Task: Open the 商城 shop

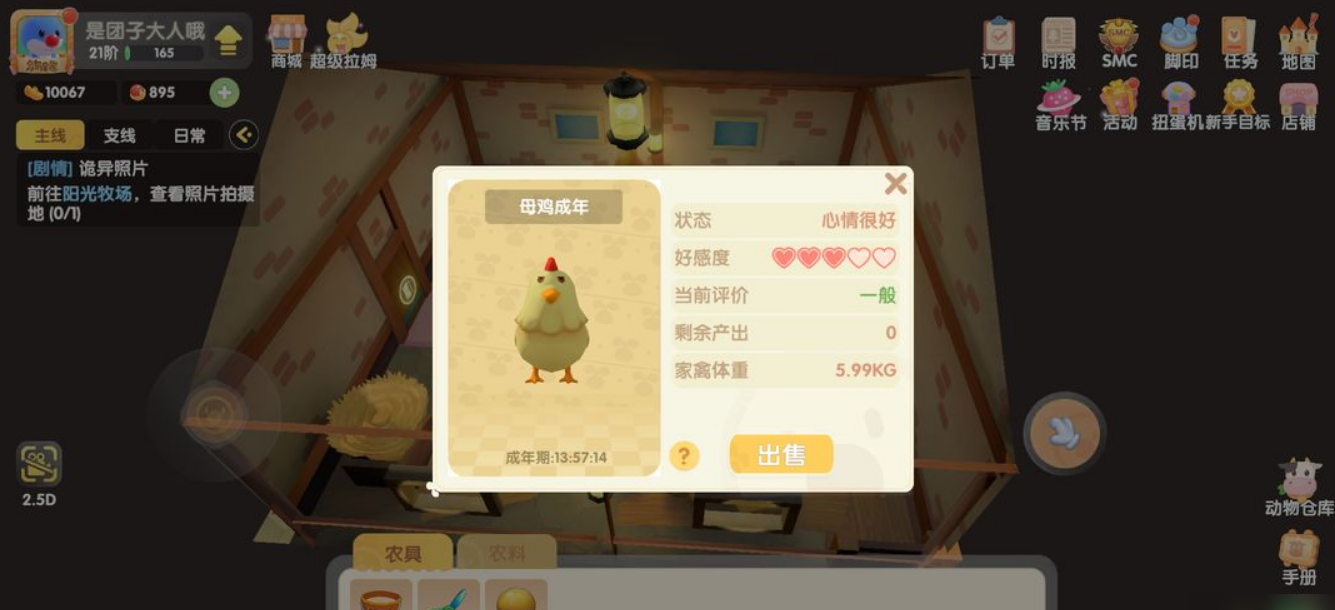Action: pyautogui.click(x=286, y=42)
